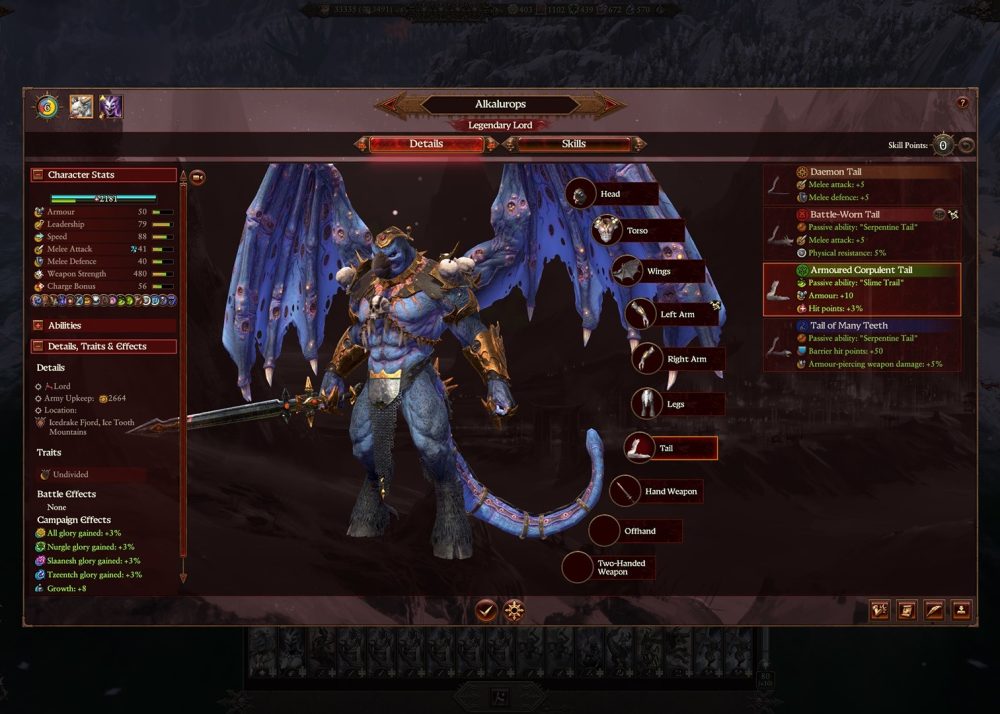Select the Wings body part slot
Screen dimensions: 1000x714
657,271
